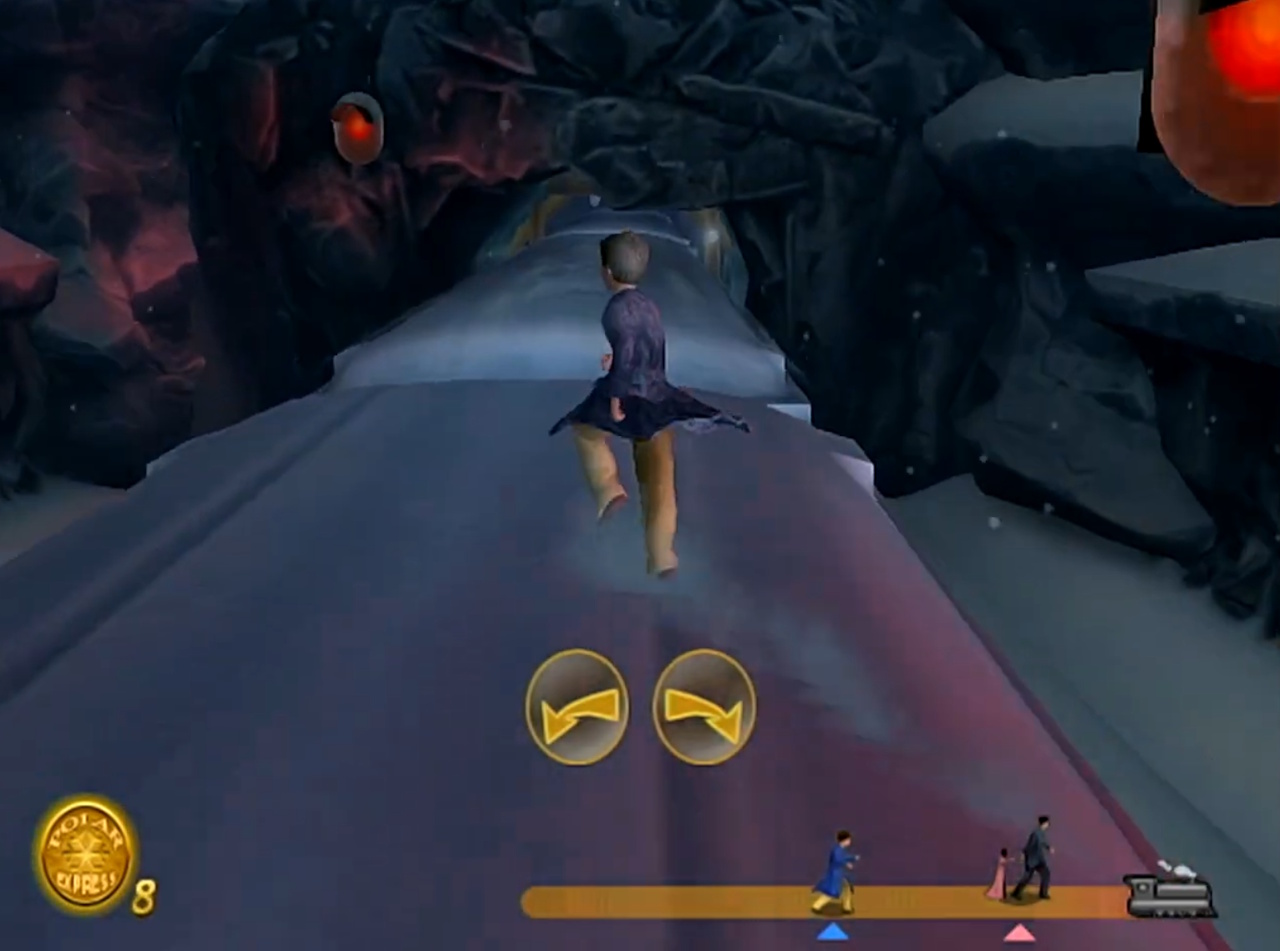
Task: Toggle the pink triangle position marker
Action: tap(1019, 932)
